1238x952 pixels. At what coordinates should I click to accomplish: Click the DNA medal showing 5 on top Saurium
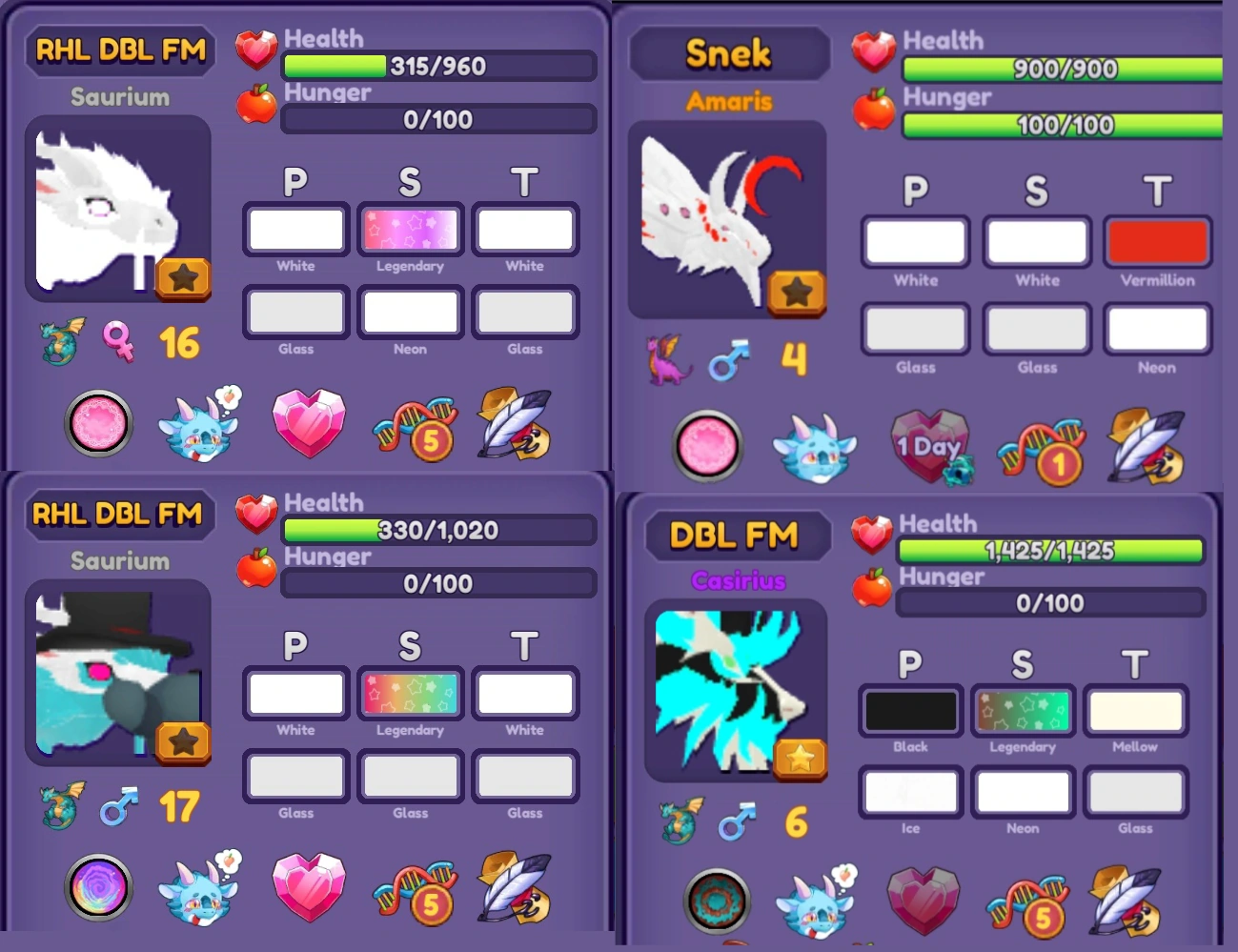[415, 427]
